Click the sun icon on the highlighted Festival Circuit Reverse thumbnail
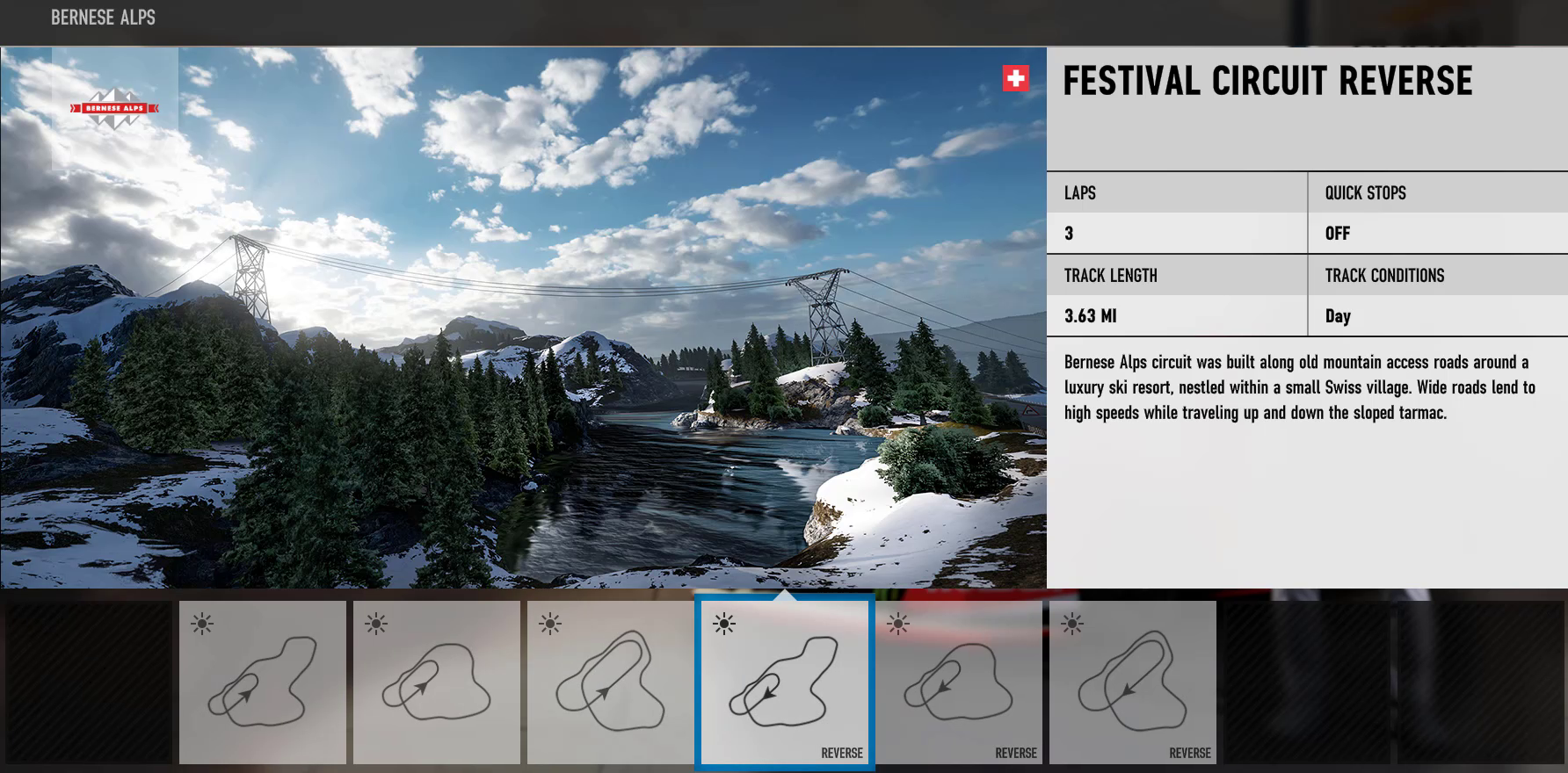The height and width of the screenshot is (773, 1568). [x=722, y=624]
